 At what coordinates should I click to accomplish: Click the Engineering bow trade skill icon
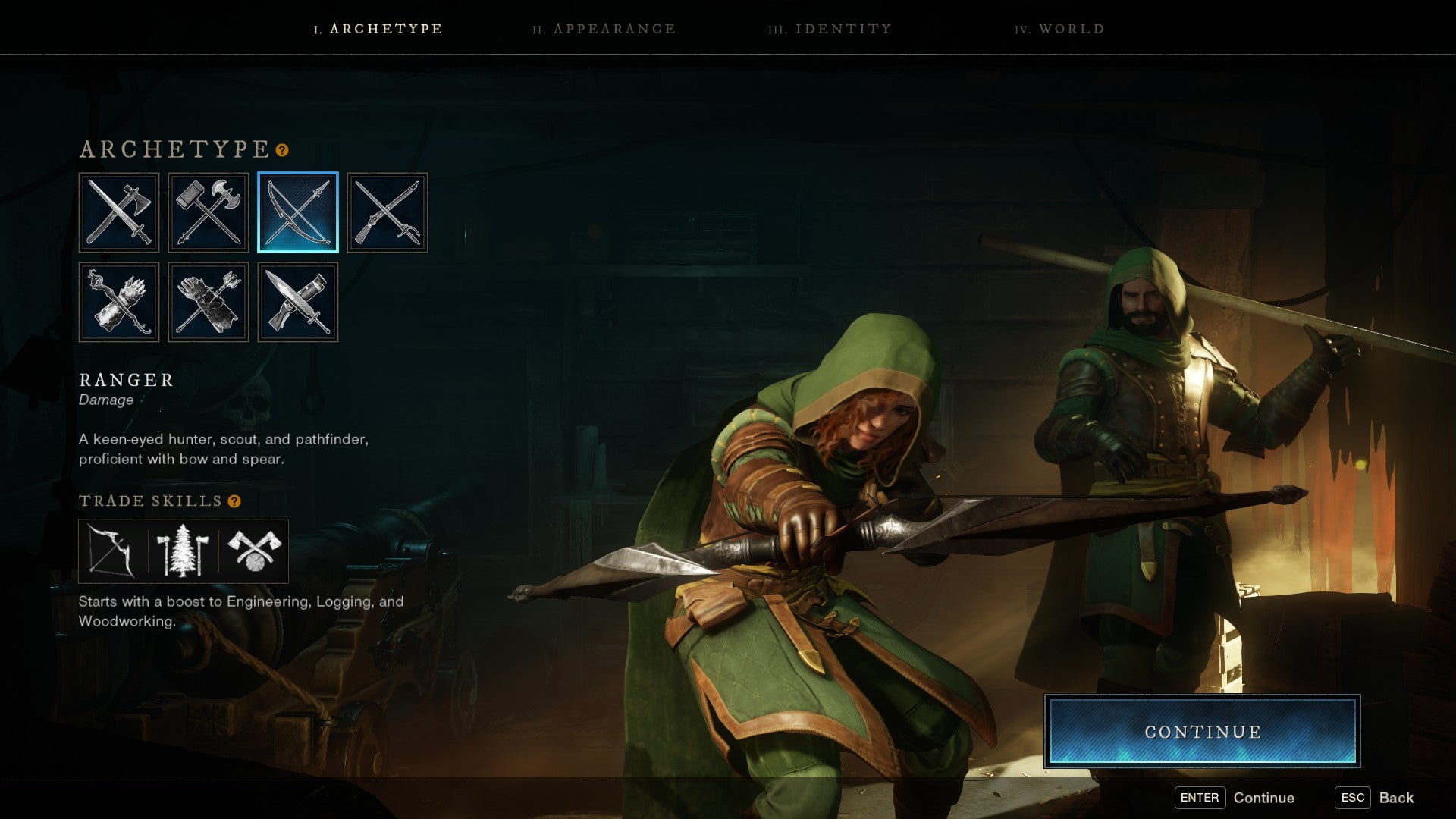(x=110, y=551)
